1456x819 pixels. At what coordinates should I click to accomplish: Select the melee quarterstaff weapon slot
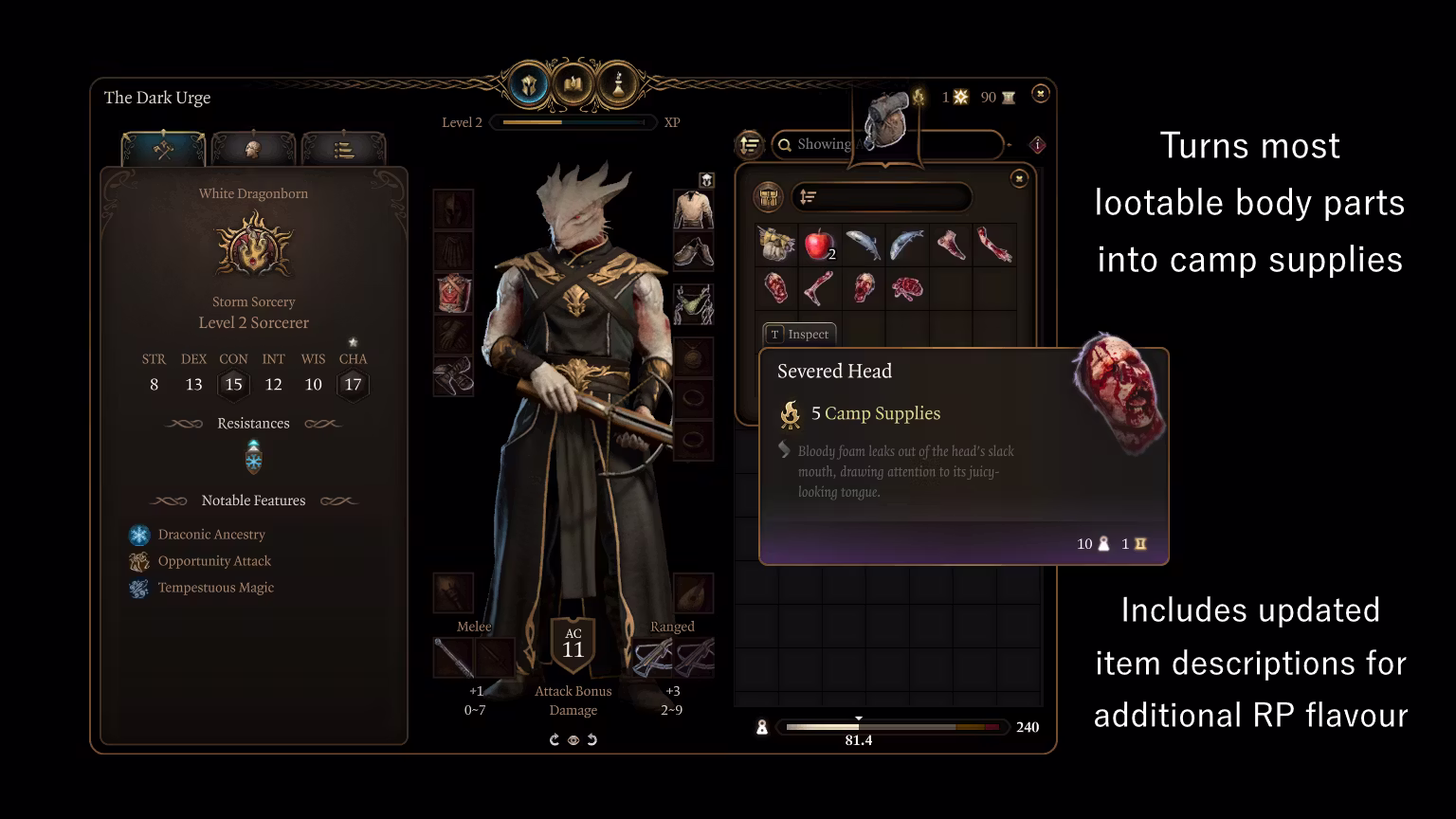(453, 657)
